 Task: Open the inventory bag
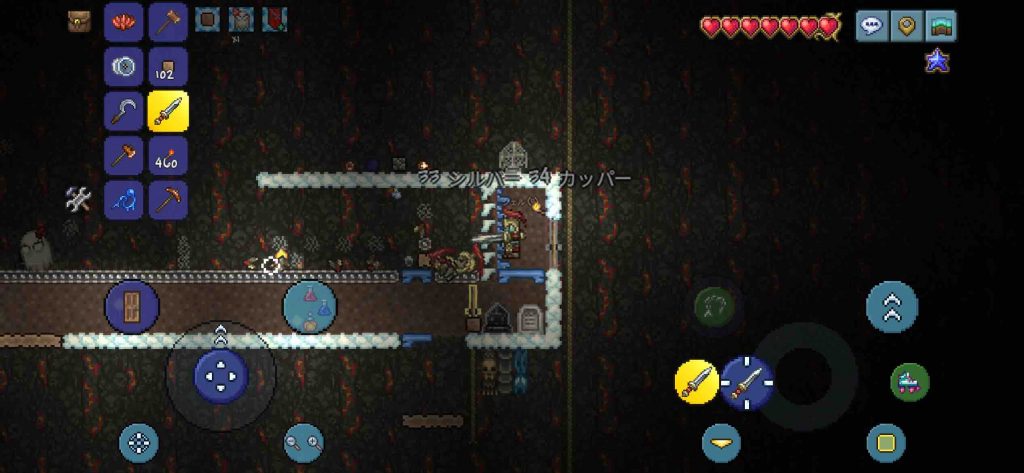80,21
